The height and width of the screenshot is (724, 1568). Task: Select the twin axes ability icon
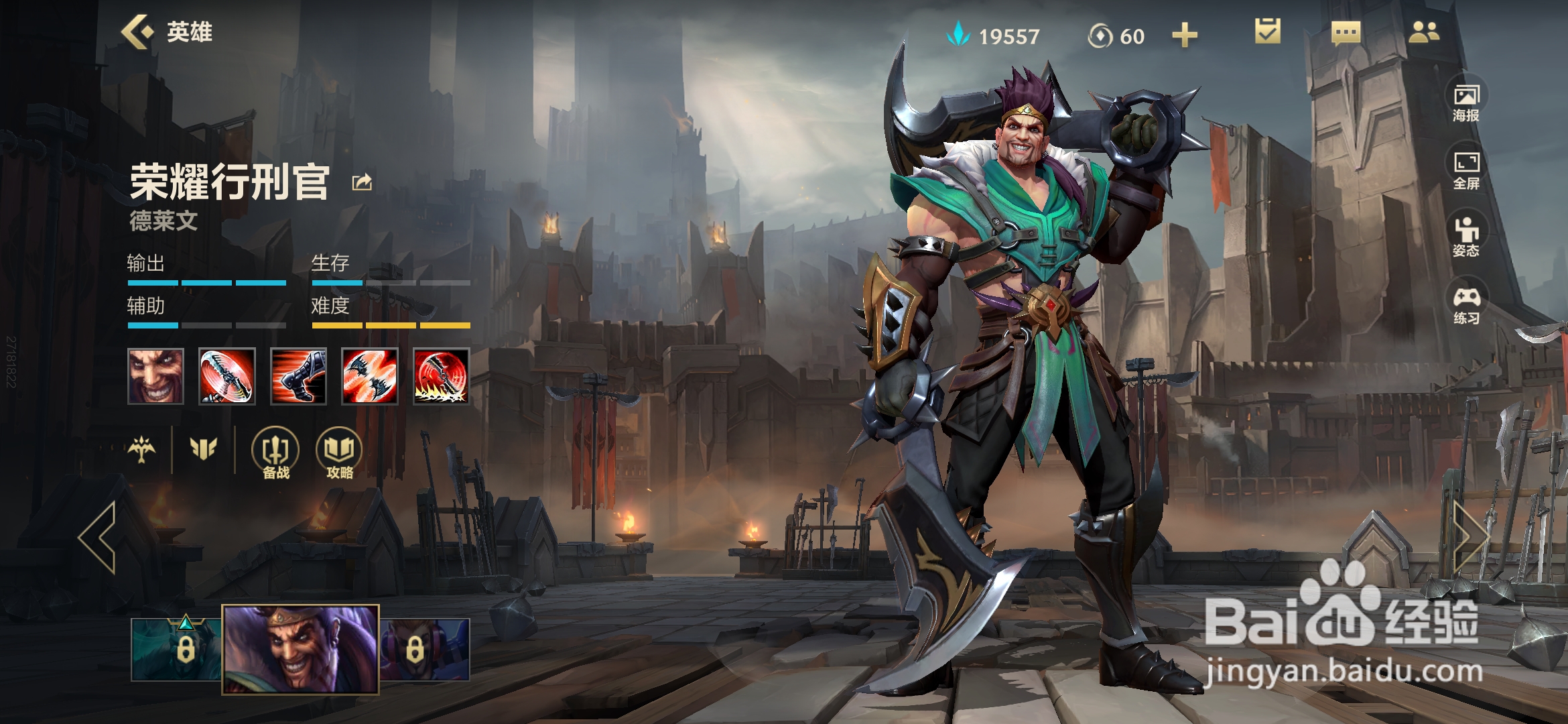point(370,376)
